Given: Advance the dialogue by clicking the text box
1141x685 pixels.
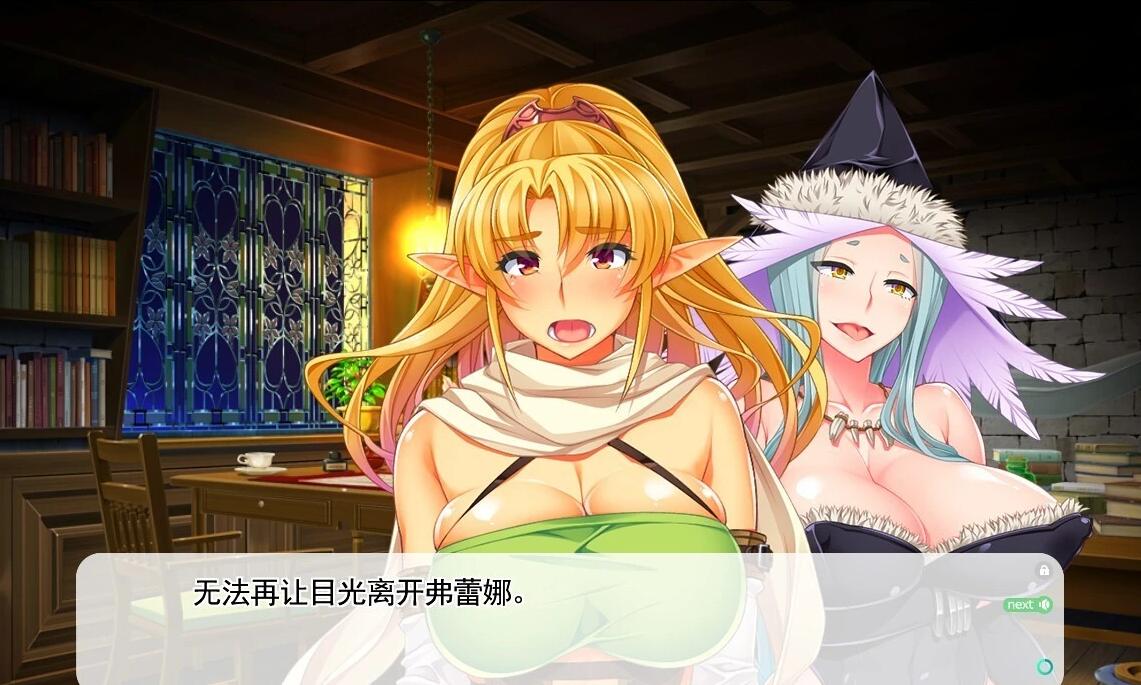Looking at the screenshot, I should (560, 620).
